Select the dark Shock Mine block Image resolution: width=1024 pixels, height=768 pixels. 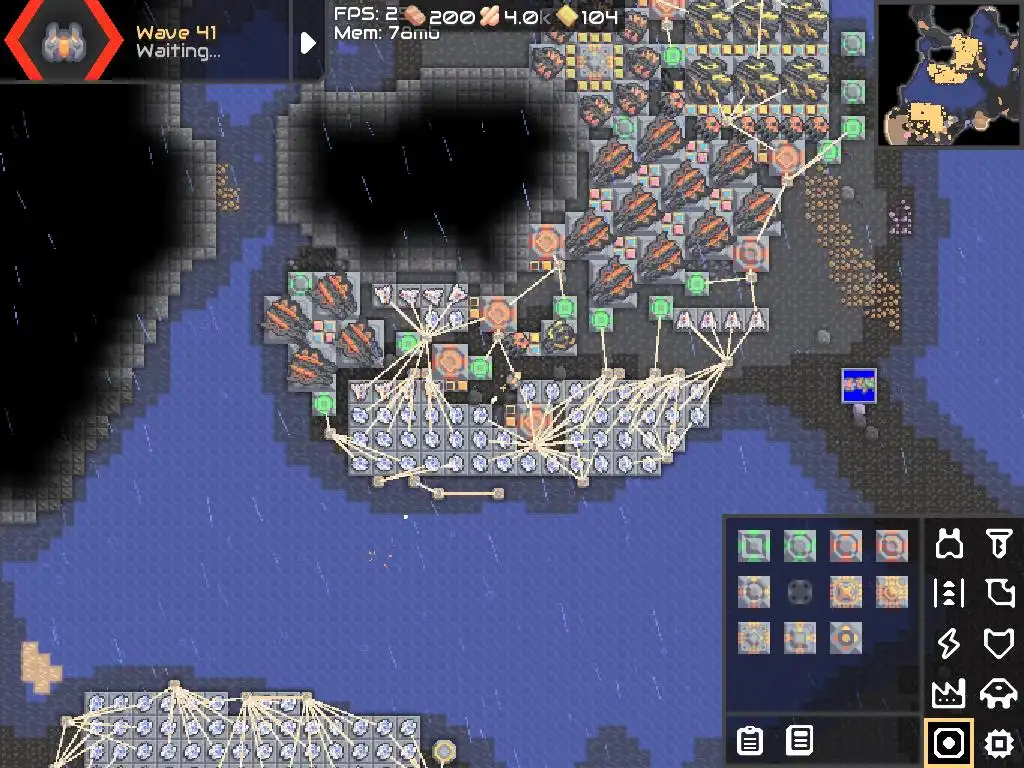pyautogui.click(x=799, y=592)
